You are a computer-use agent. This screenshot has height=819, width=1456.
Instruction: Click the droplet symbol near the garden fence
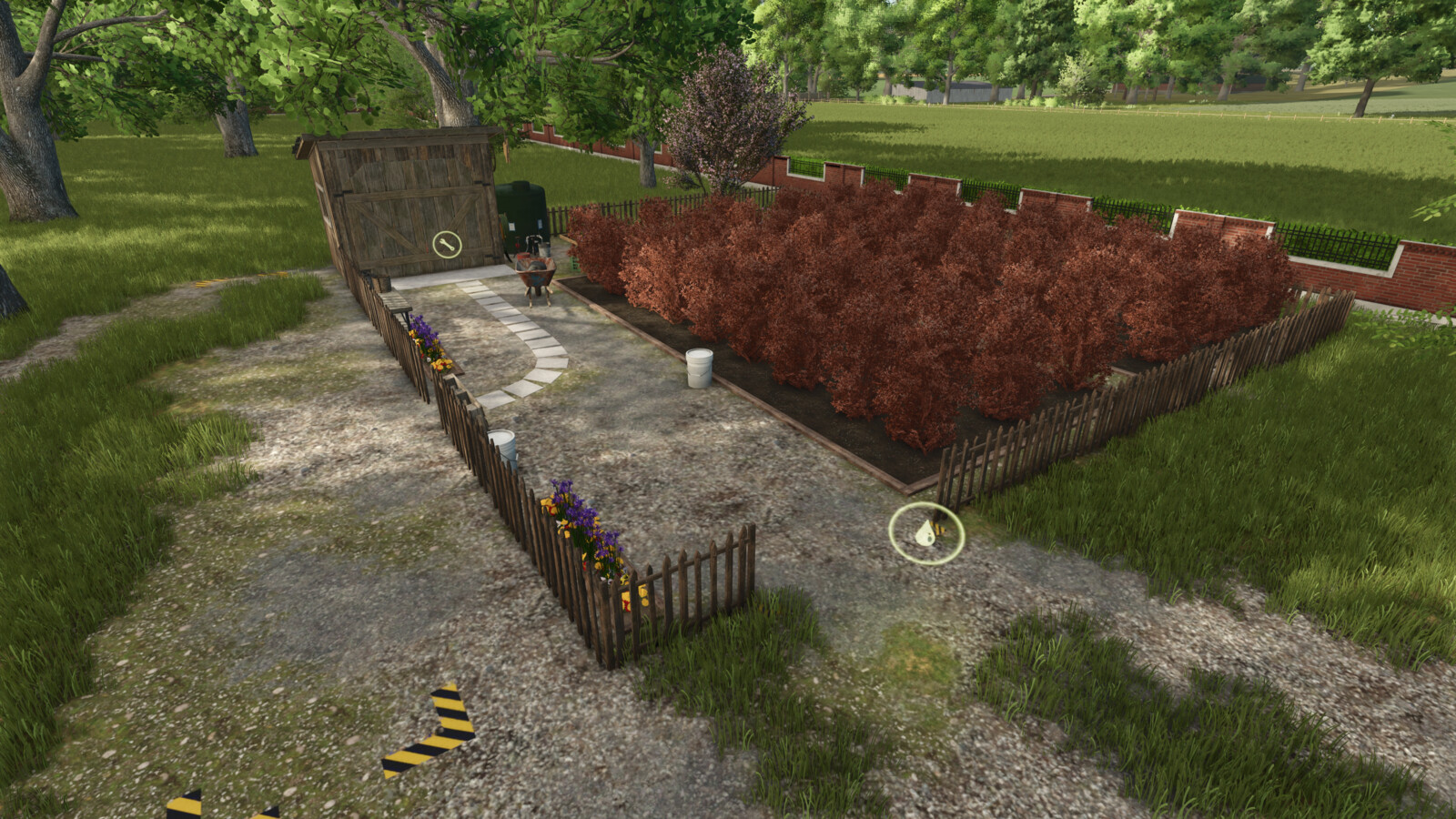(x=925, y=533)
